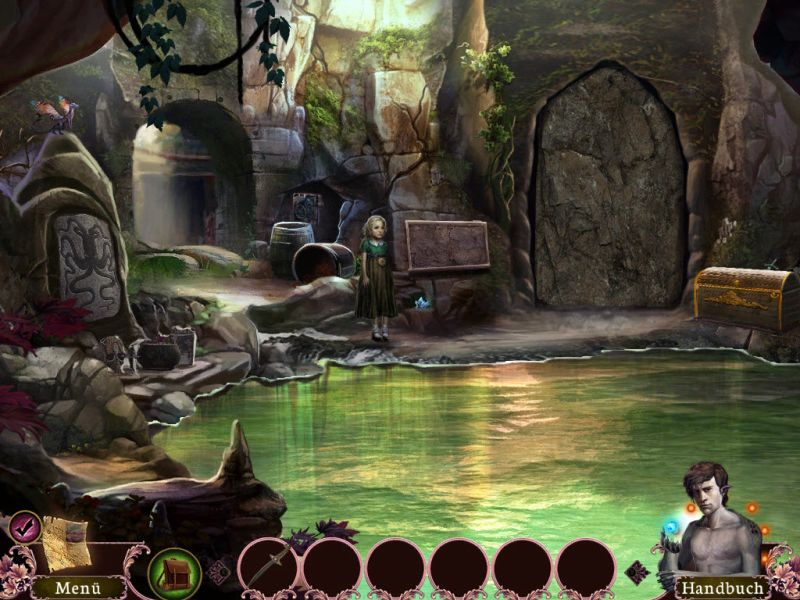Open the Handbuch guide
Screen dimensions: 800x600
(722, 588)
